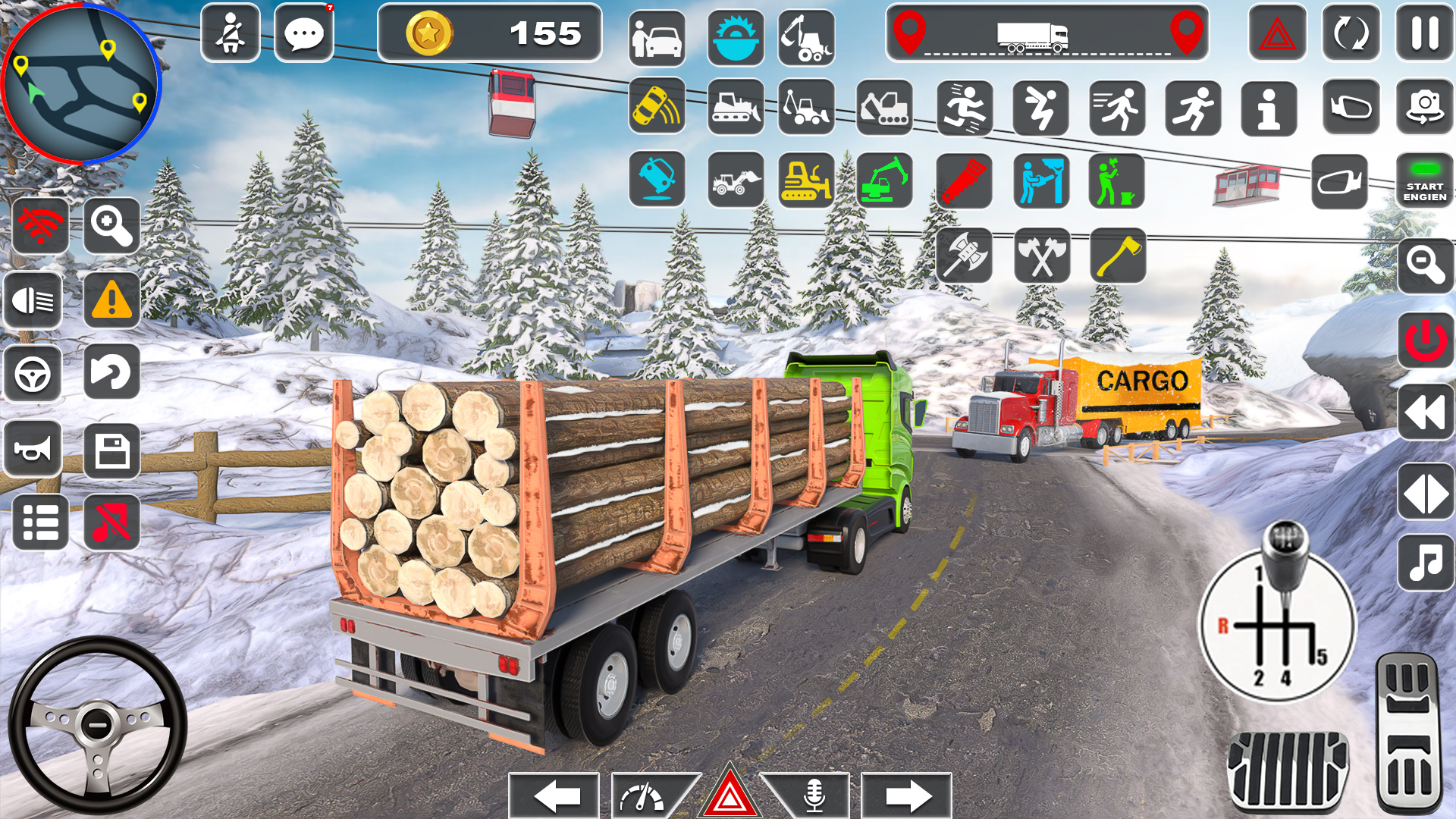Image resolution: width=1456 pixels, height=819 pixels.
Task: Open the chat messages
Action: tap(303, 33)
